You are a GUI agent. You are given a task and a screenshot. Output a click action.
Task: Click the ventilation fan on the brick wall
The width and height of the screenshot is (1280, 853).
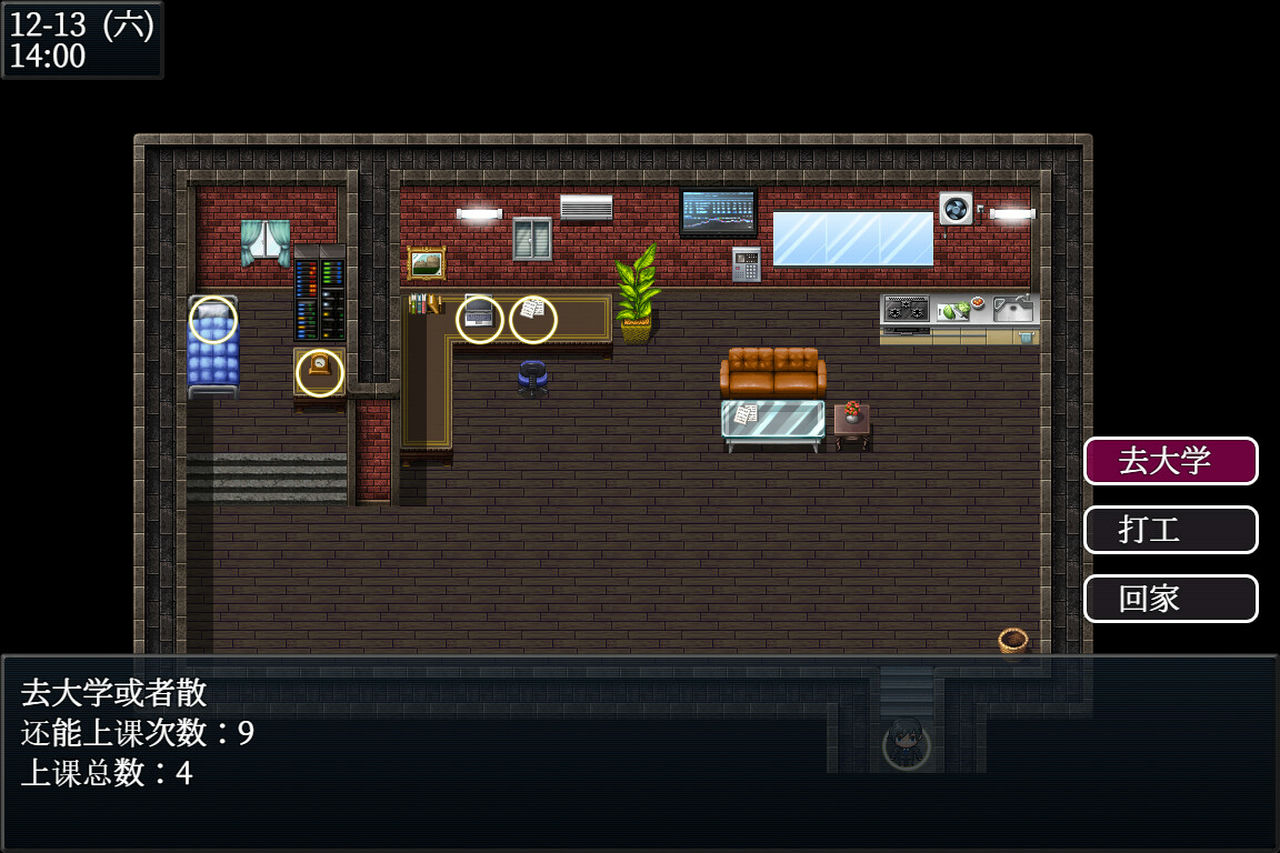click(955, 207)
